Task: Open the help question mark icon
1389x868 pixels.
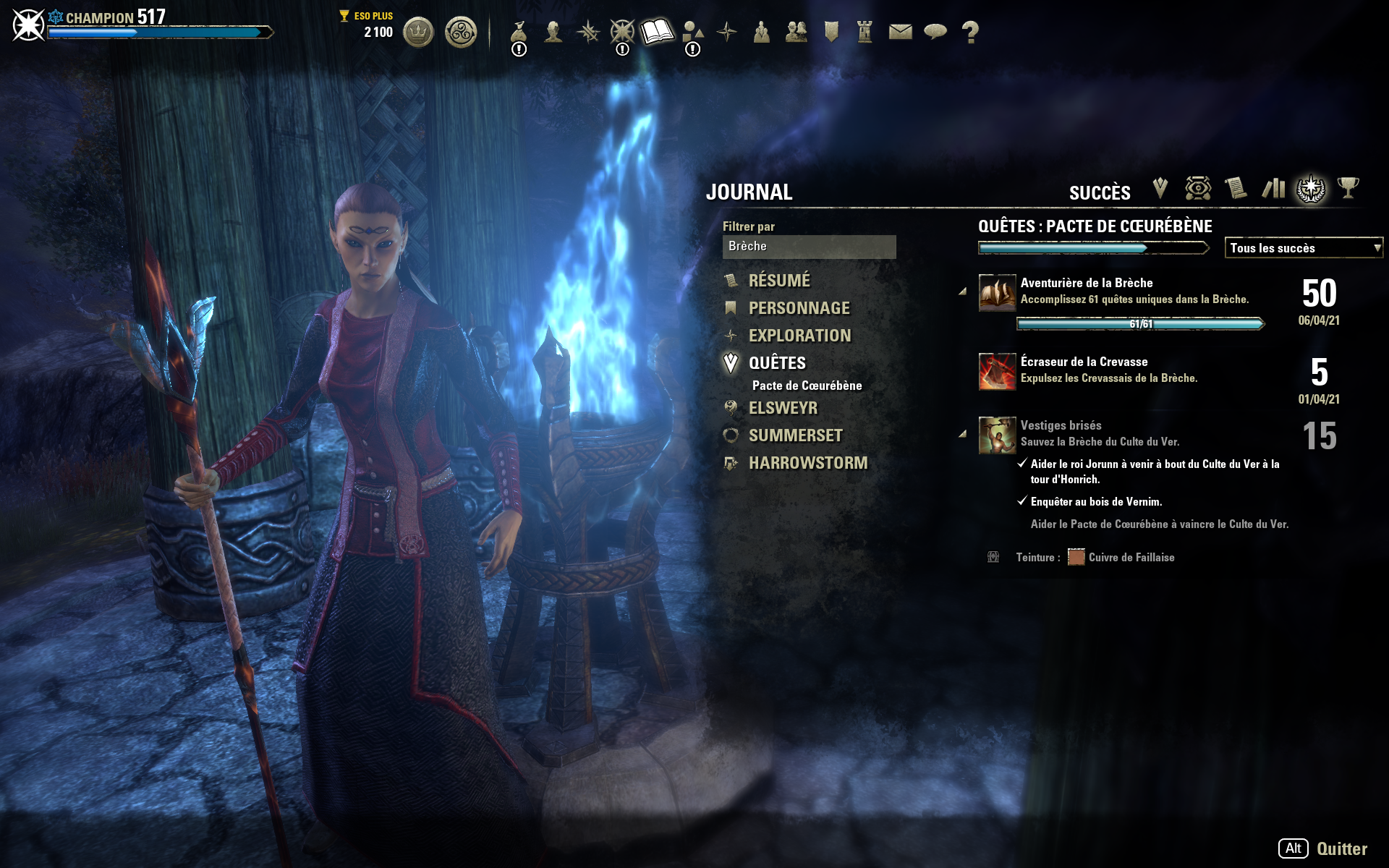Action: point(970,32)
